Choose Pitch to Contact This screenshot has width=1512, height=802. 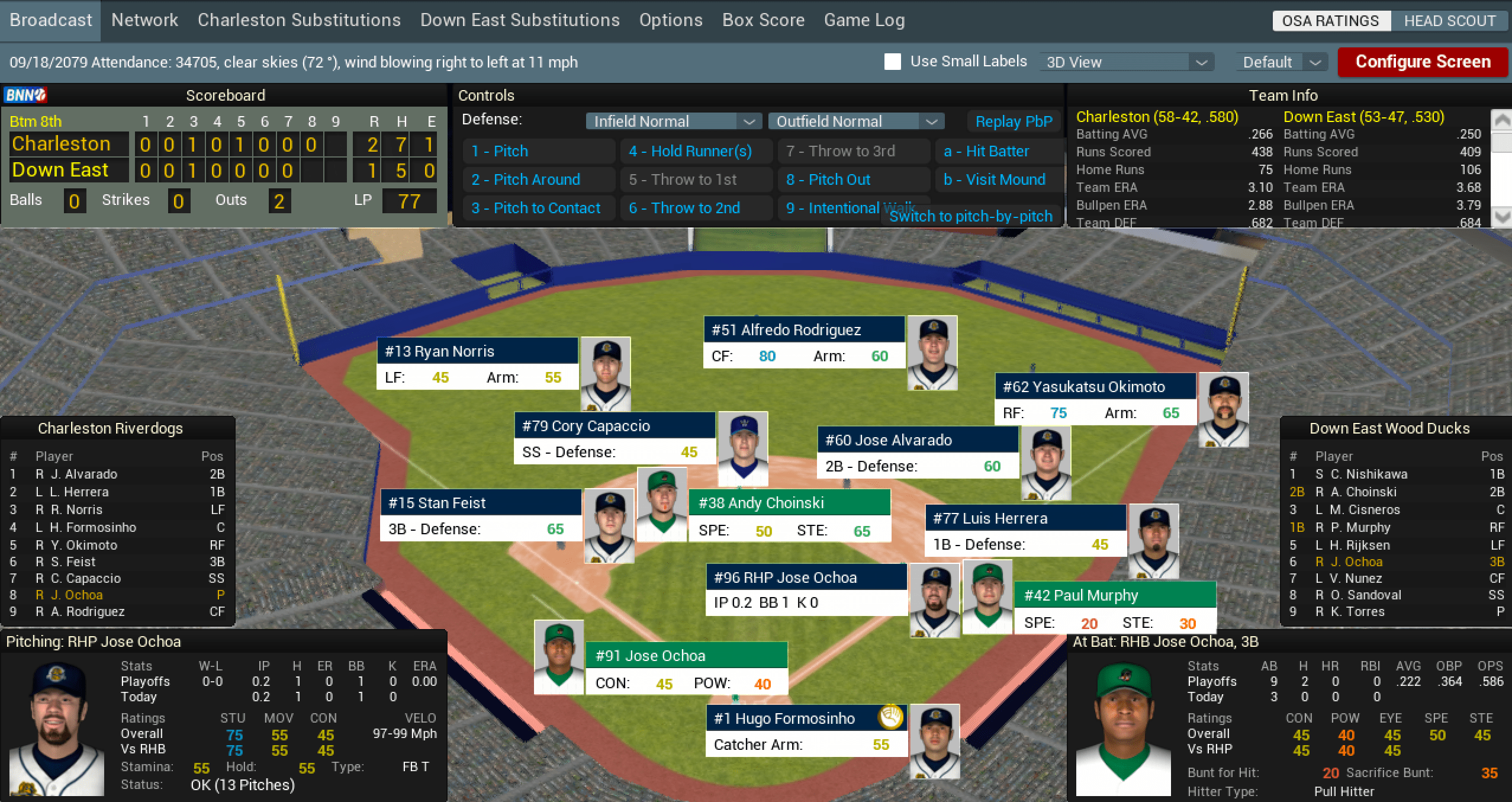536,208
